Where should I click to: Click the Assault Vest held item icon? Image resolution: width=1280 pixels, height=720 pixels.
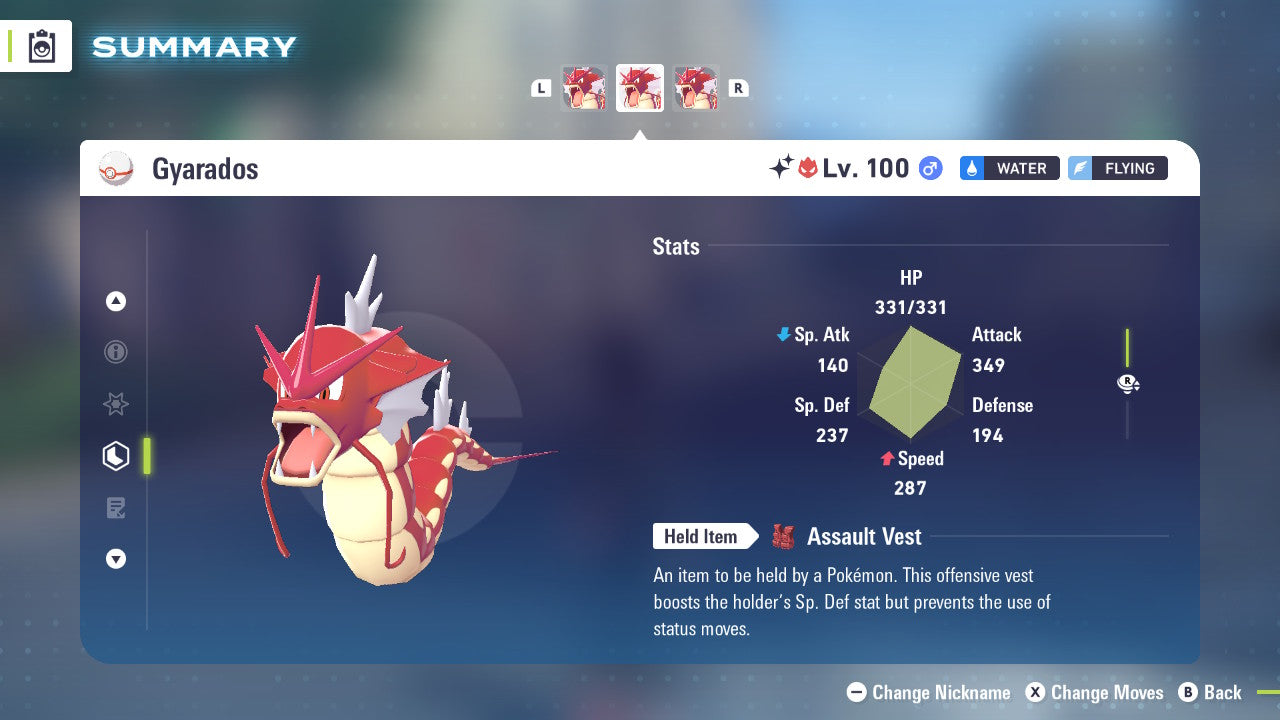click(x=784, y=536)
